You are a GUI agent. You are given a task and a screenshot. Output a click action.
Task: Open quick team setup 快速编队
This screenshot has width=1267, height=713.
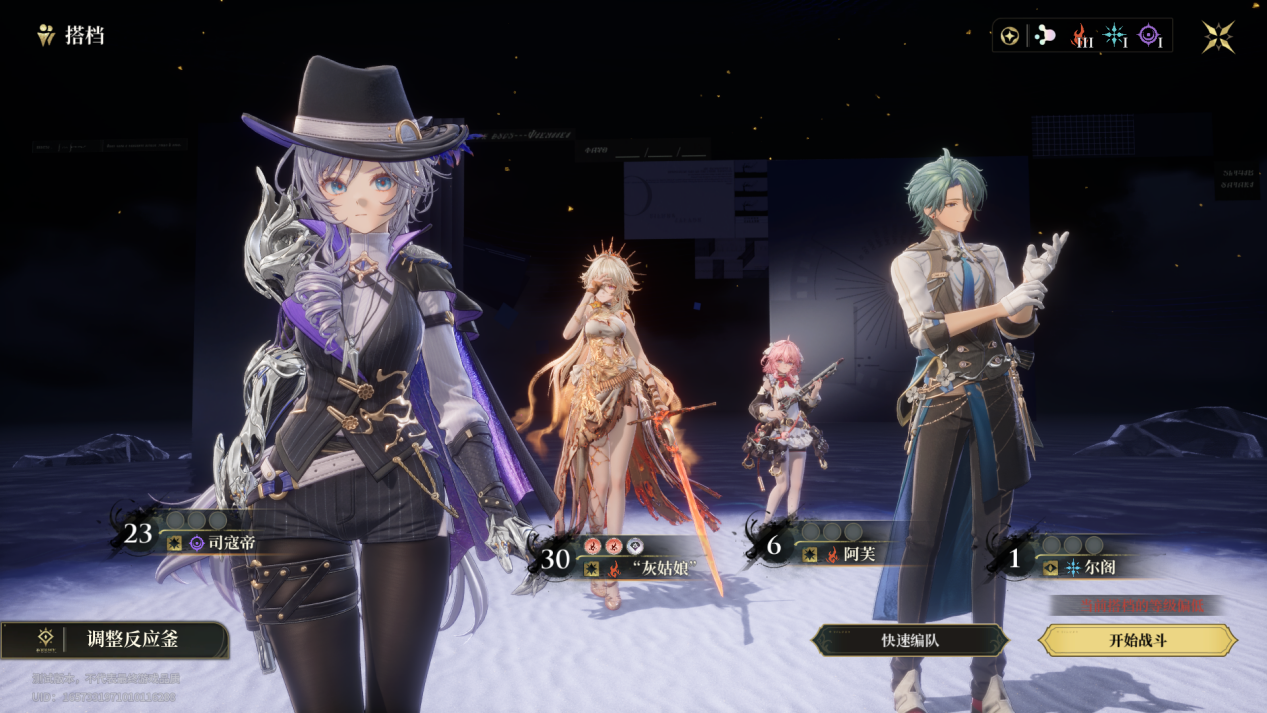click(909, 640)
